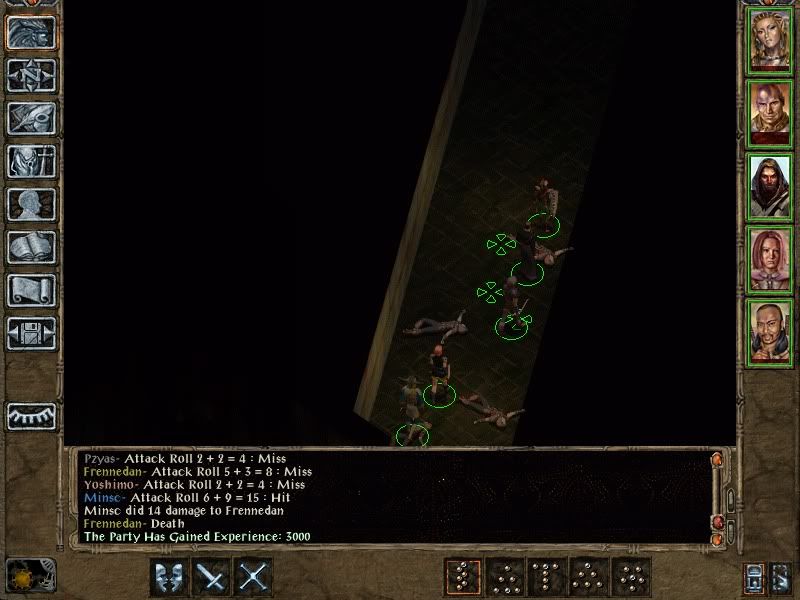This screenshot has height=600, width=800.
Task: Open the mage spellbook button
Action: [x=31, y=246]
